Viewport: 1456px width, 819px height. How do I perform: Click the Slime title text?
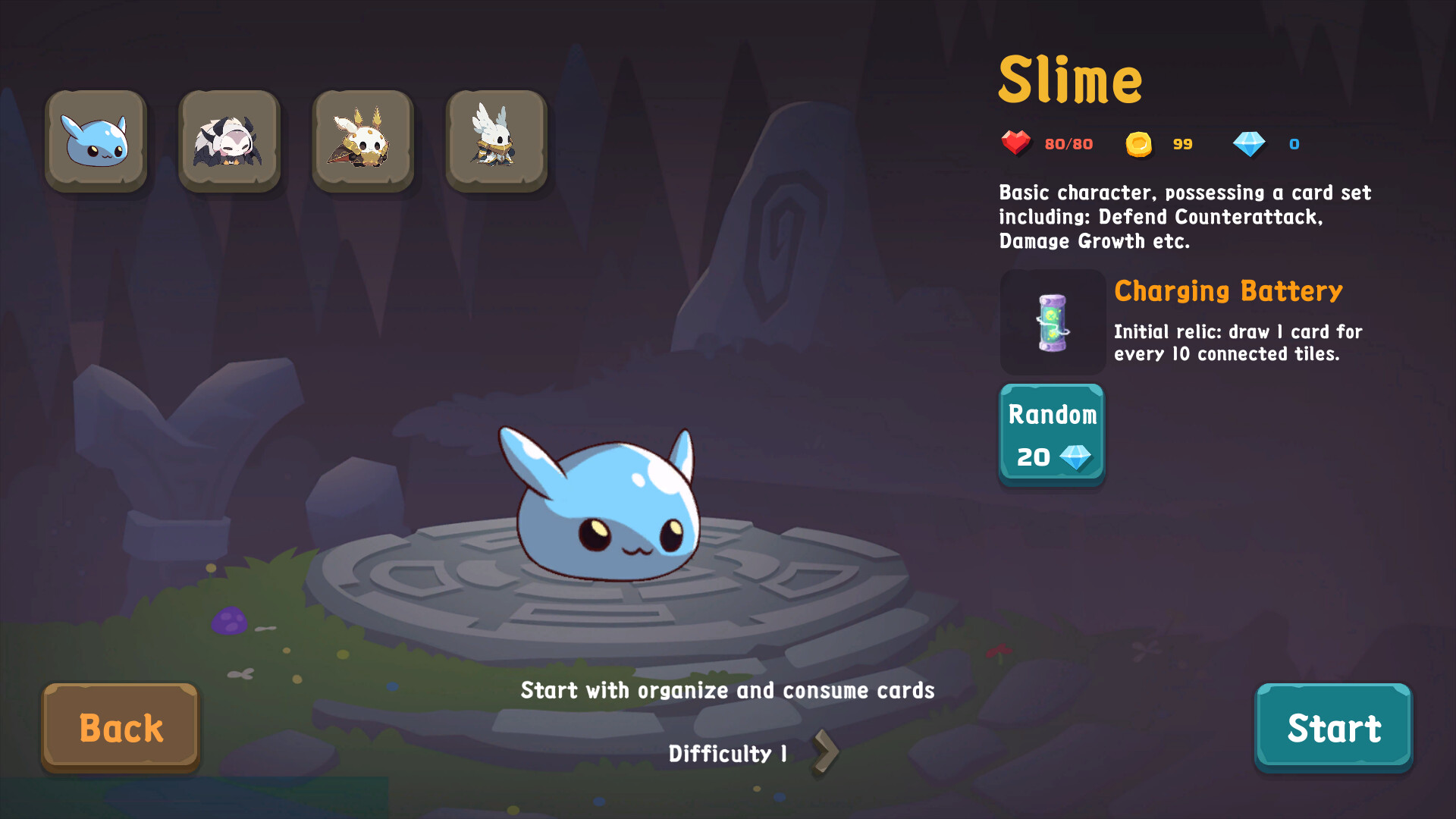click(x=1070, y=80)
